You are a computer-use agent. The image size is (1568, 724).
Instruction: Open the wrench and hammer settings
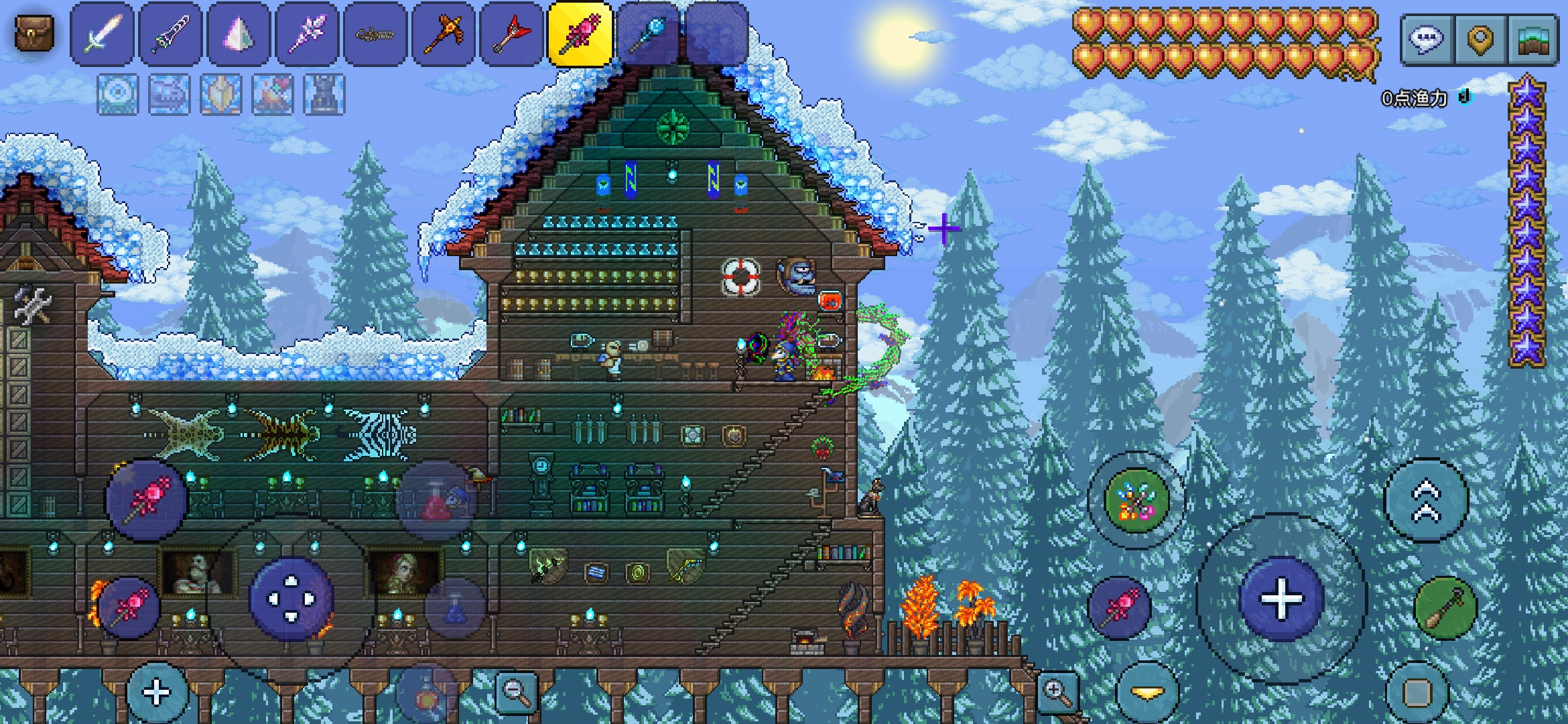click(x=32, y=306)
